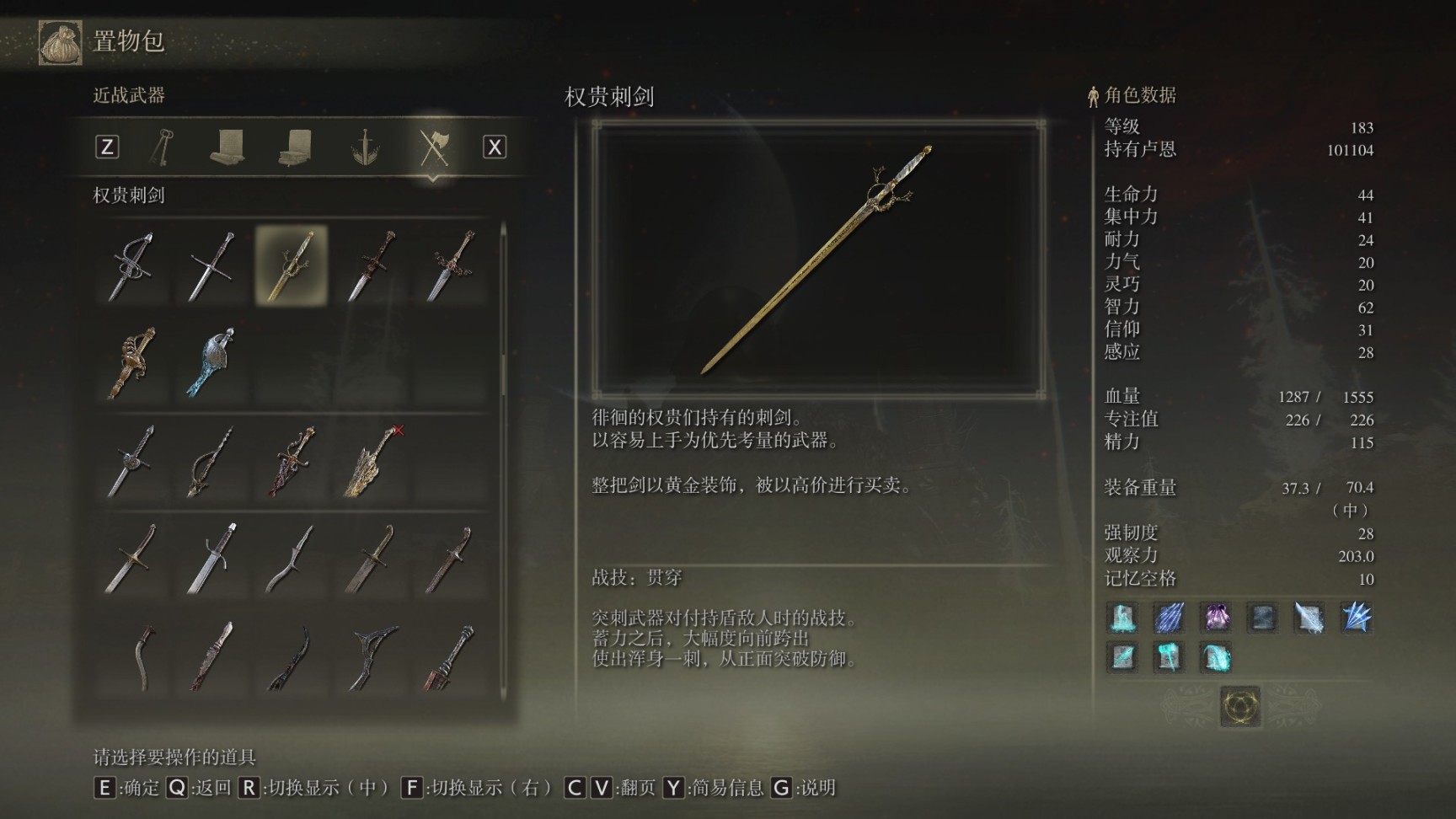Select the ornate golden-hilt weapon slot

point(132,362)
